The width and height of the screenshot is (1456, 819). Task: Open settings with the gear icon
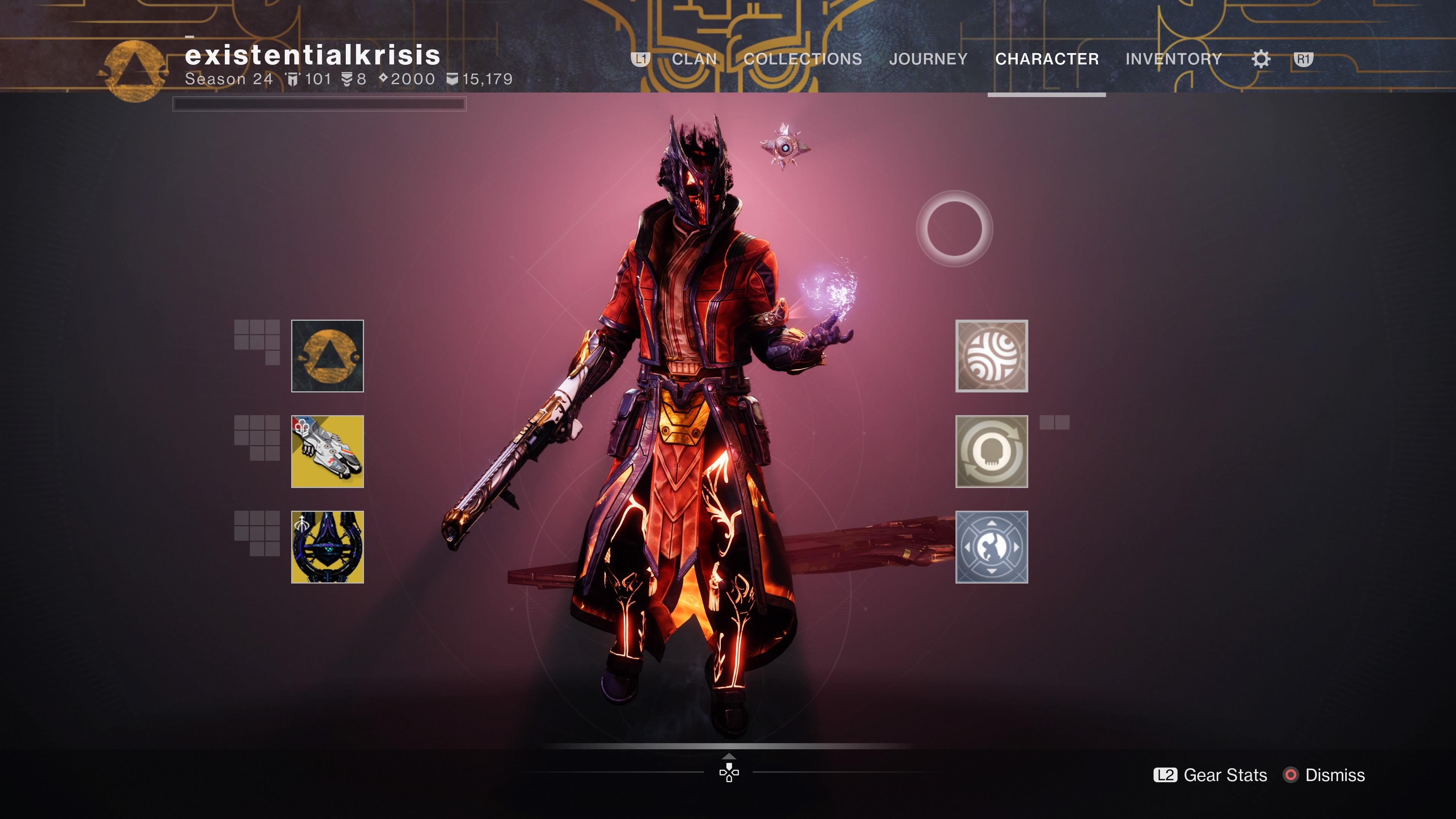tap(1261, 59)
